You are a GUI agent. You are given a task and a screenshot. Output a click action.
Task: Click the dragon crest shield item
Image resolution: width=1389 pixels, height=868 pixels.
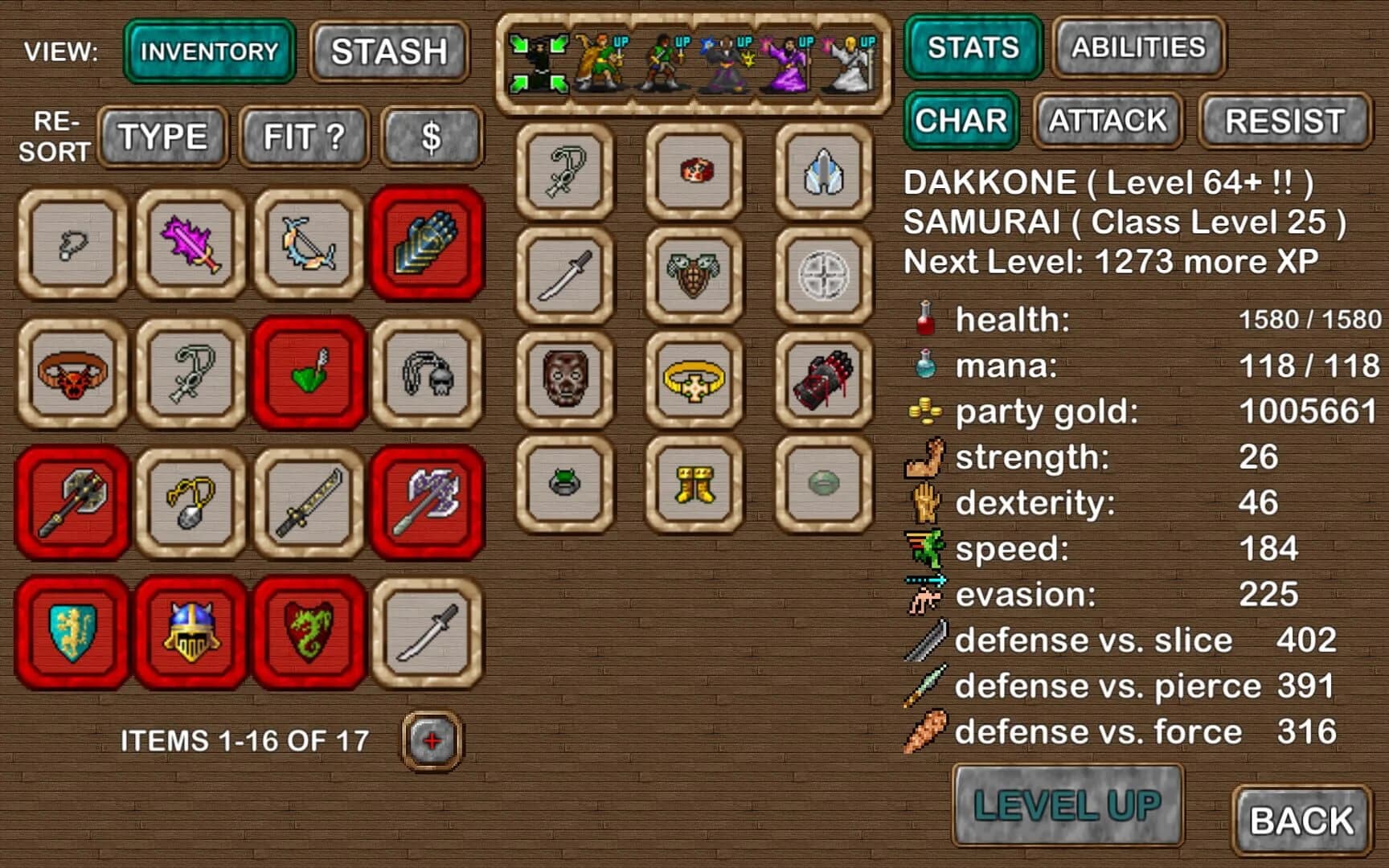coord(308,634)
